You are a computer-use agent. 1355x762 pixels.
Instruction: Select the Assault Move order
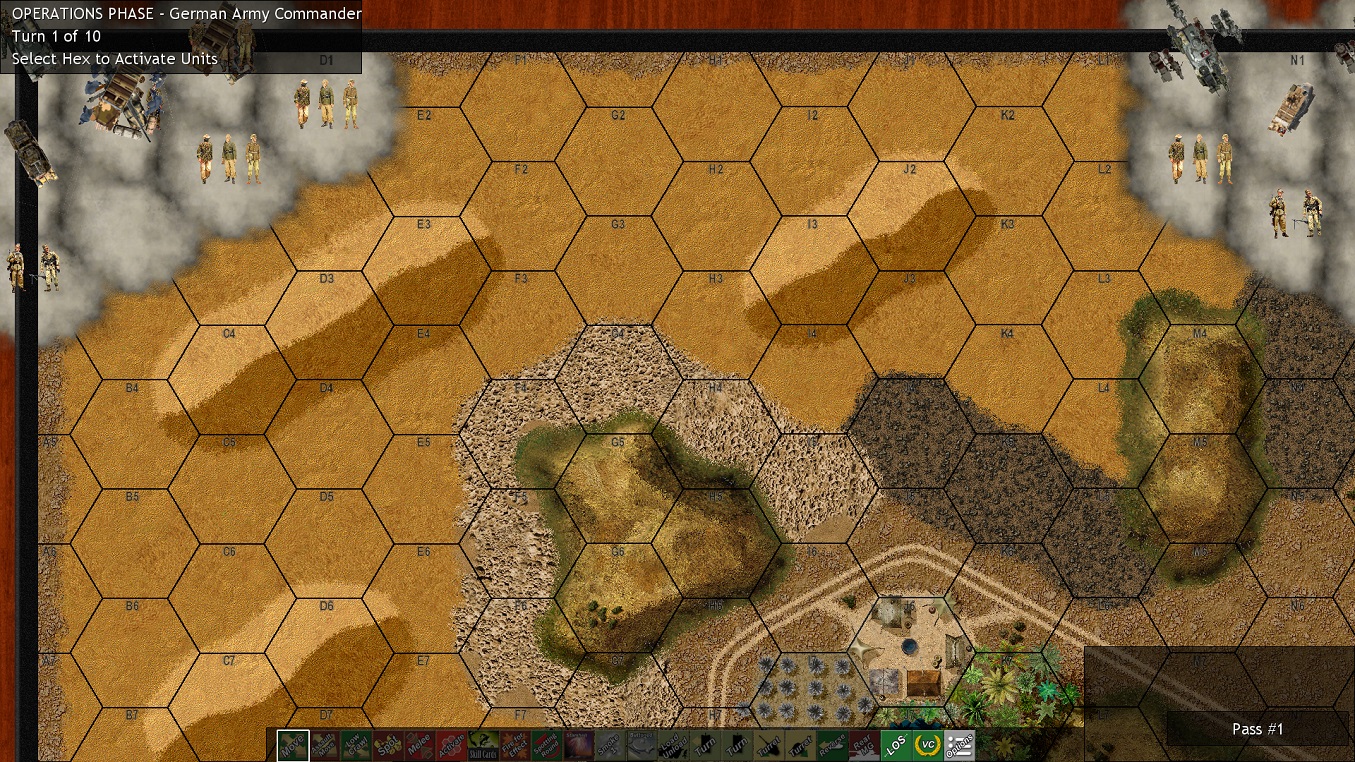click(x=324, y=746)
